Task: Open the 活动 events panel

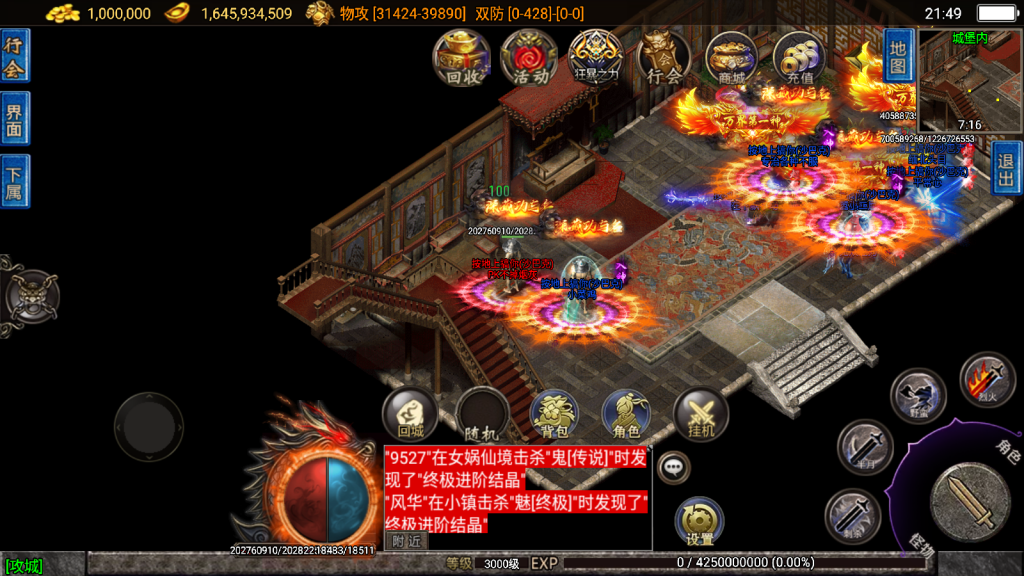Action: [x=529, y=57]
